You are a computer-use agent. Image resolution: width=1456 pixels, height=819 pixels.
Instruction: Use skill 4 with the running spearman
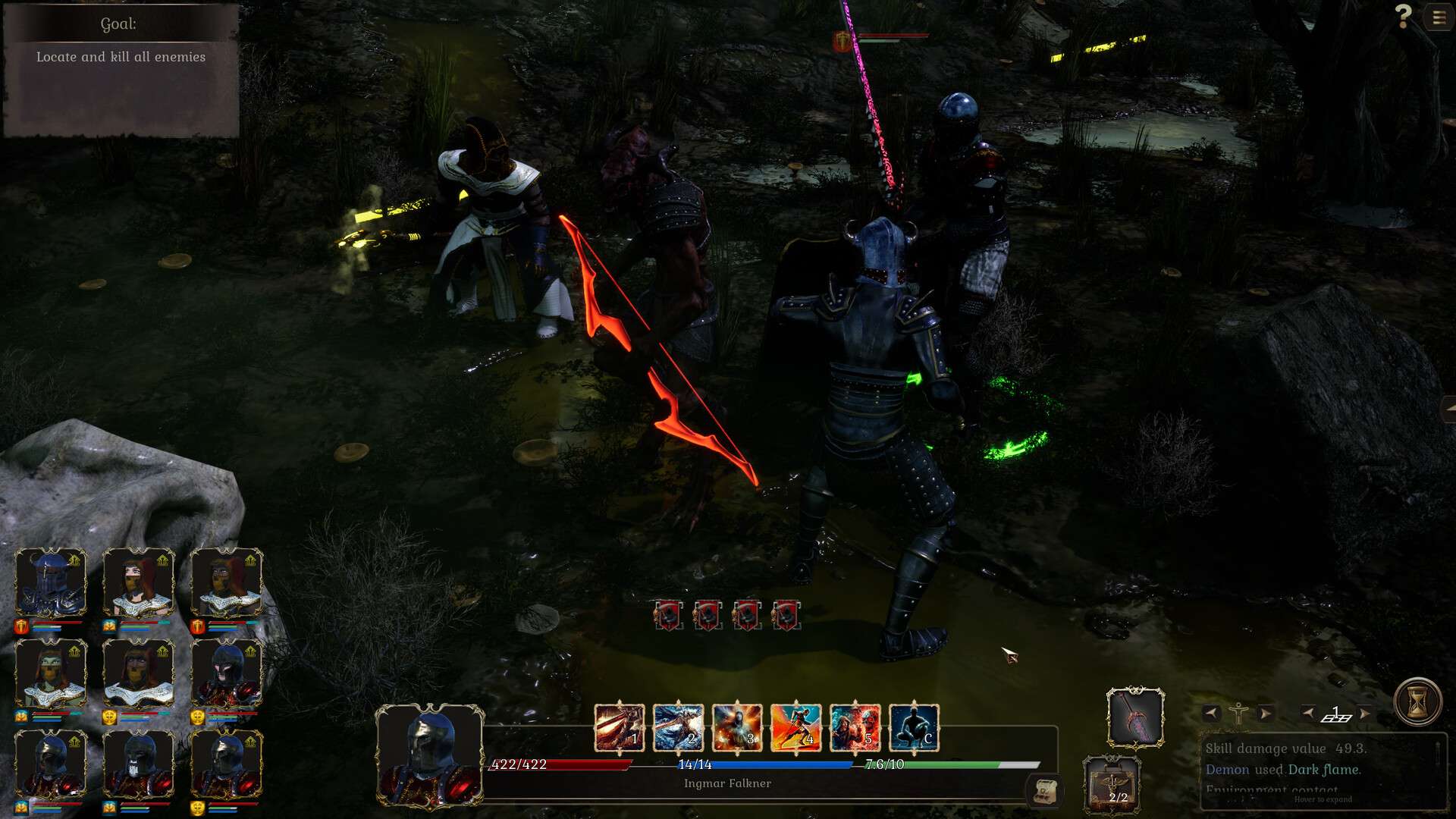[795, 728]
